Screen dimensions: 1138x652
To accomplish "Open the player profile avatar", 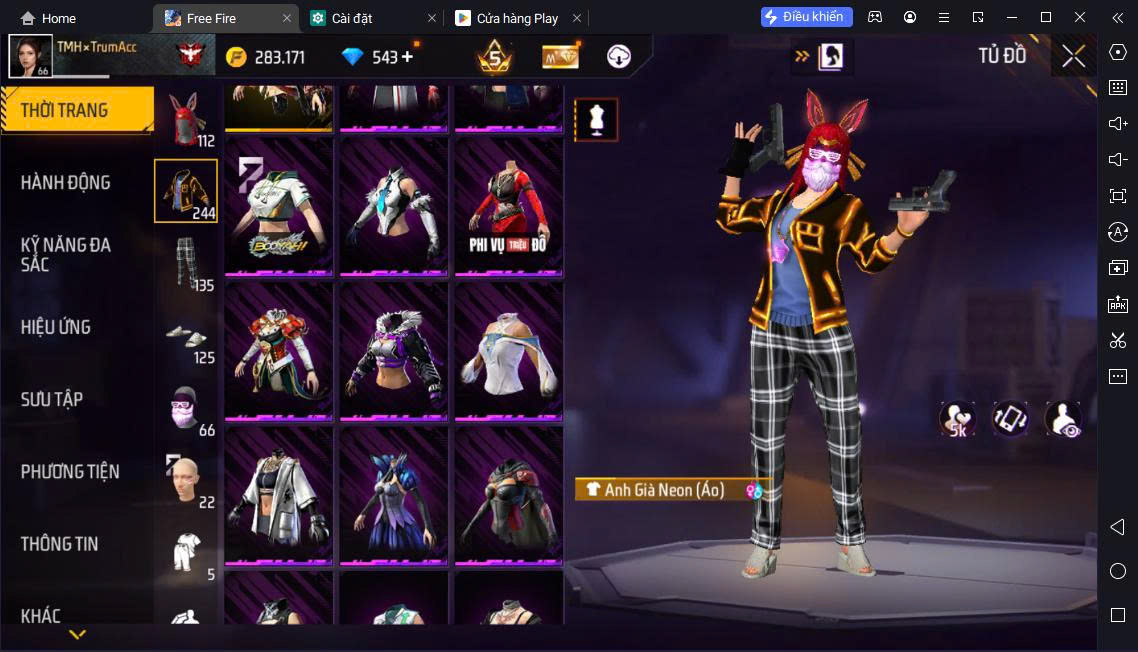I will pyautogui.click(x=30, y=56).
